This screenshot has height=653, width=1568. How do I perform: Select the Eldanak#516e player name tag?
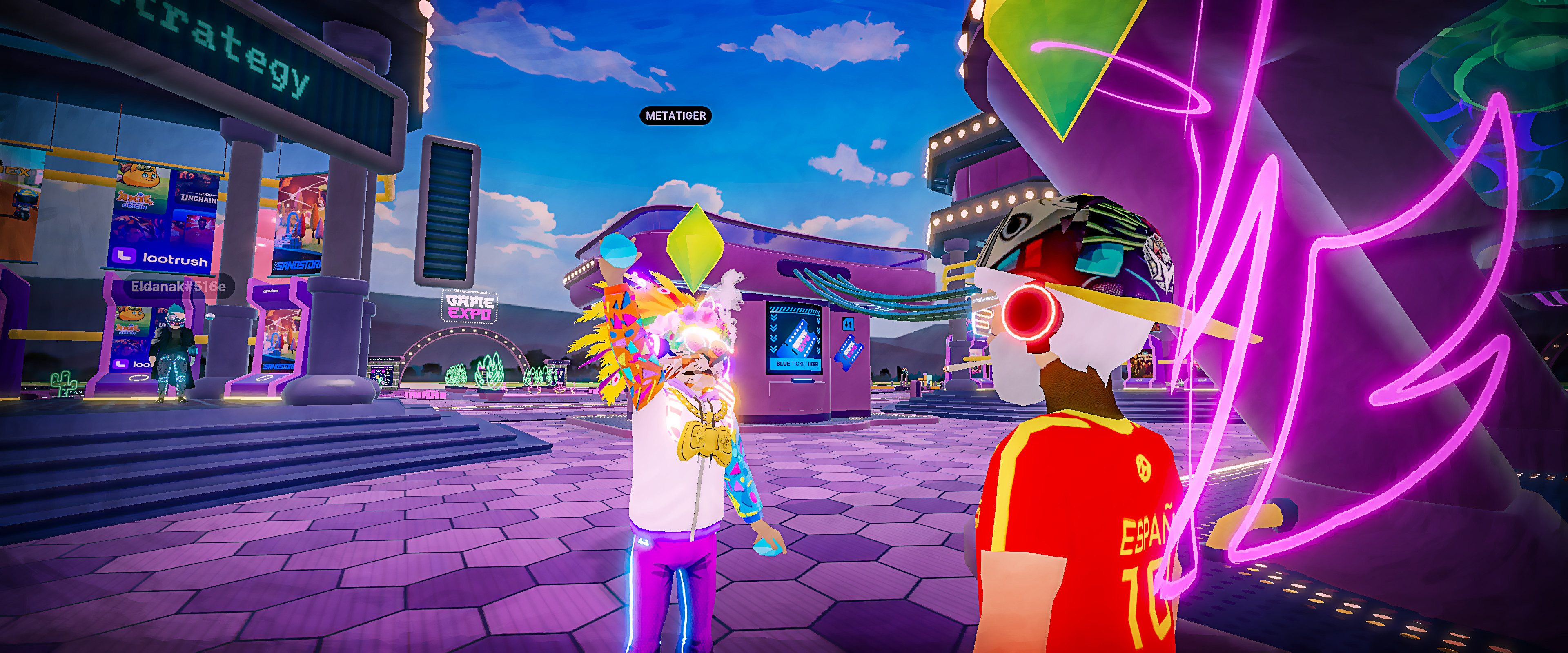click(x=178, y=286)
